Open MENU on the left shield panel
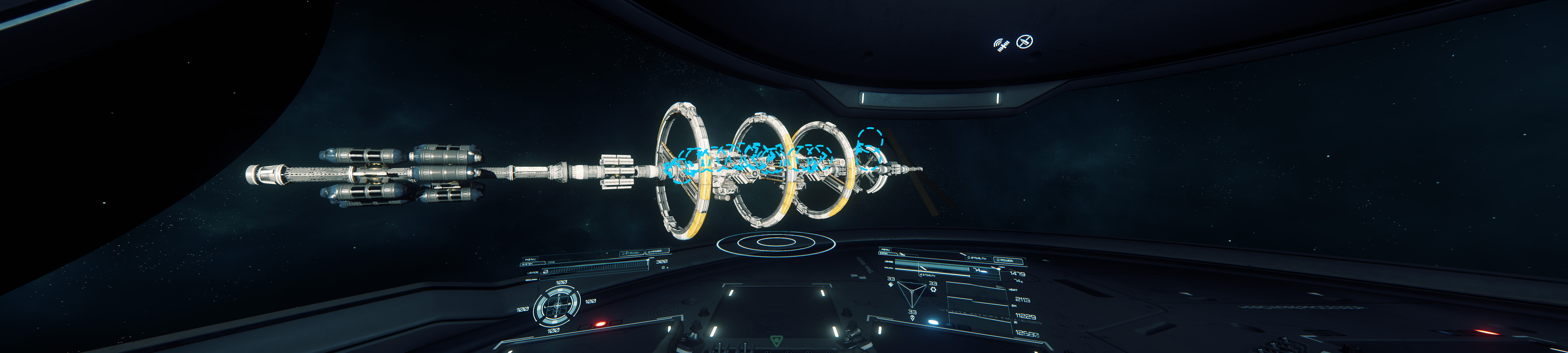 click(530, 259)
